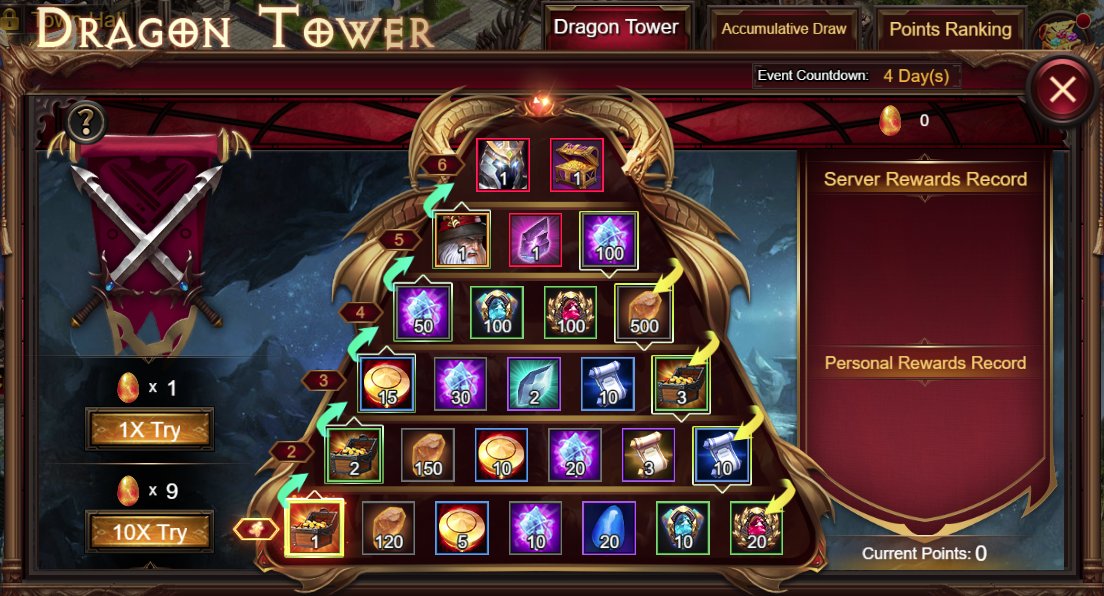This screenshot has width=1104, height=596.
Task: Activate the 10X Try button
Action: click(150, 531)
